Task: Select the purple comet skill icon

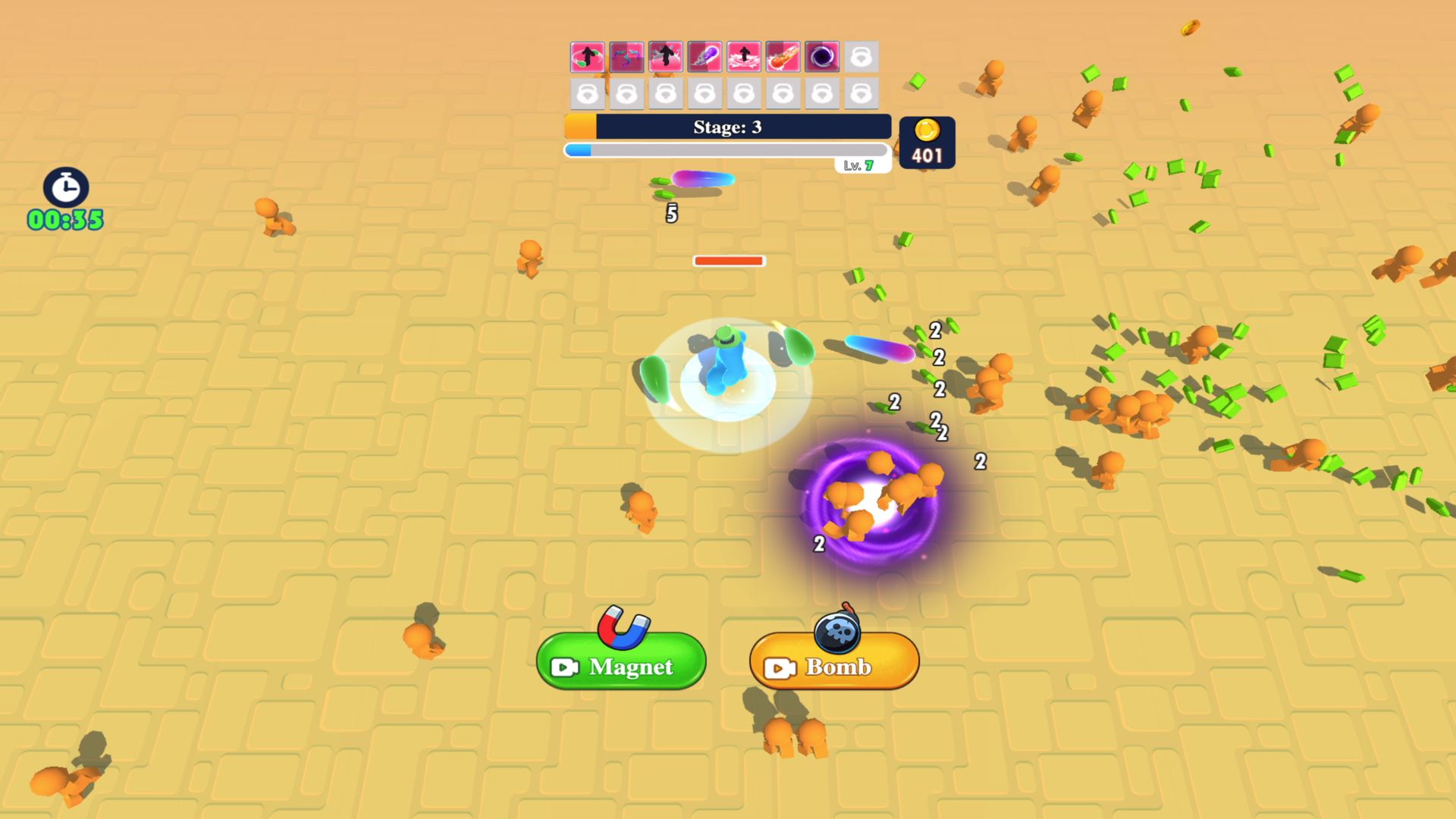Action: pyautogui.click(x=705, y=55)
